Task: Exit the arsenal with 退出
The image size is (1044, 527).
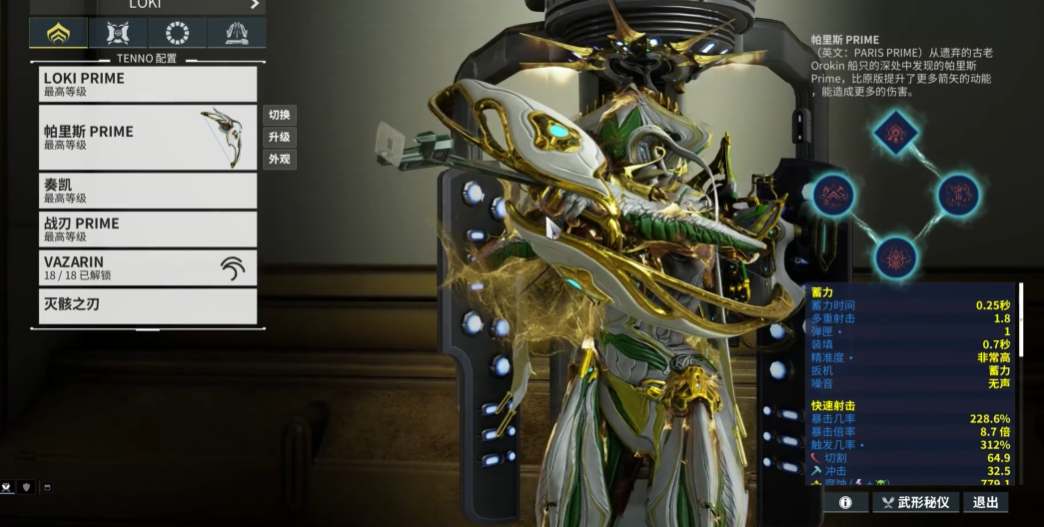Action: coord(985,502)
